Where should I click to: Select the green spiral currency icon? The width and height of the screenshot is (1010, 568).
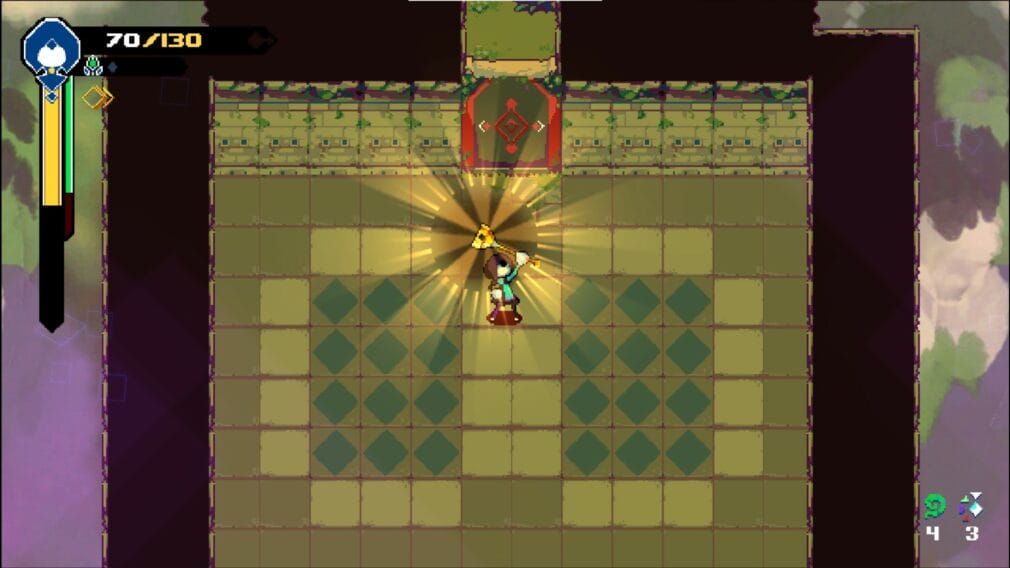(934, 506)
